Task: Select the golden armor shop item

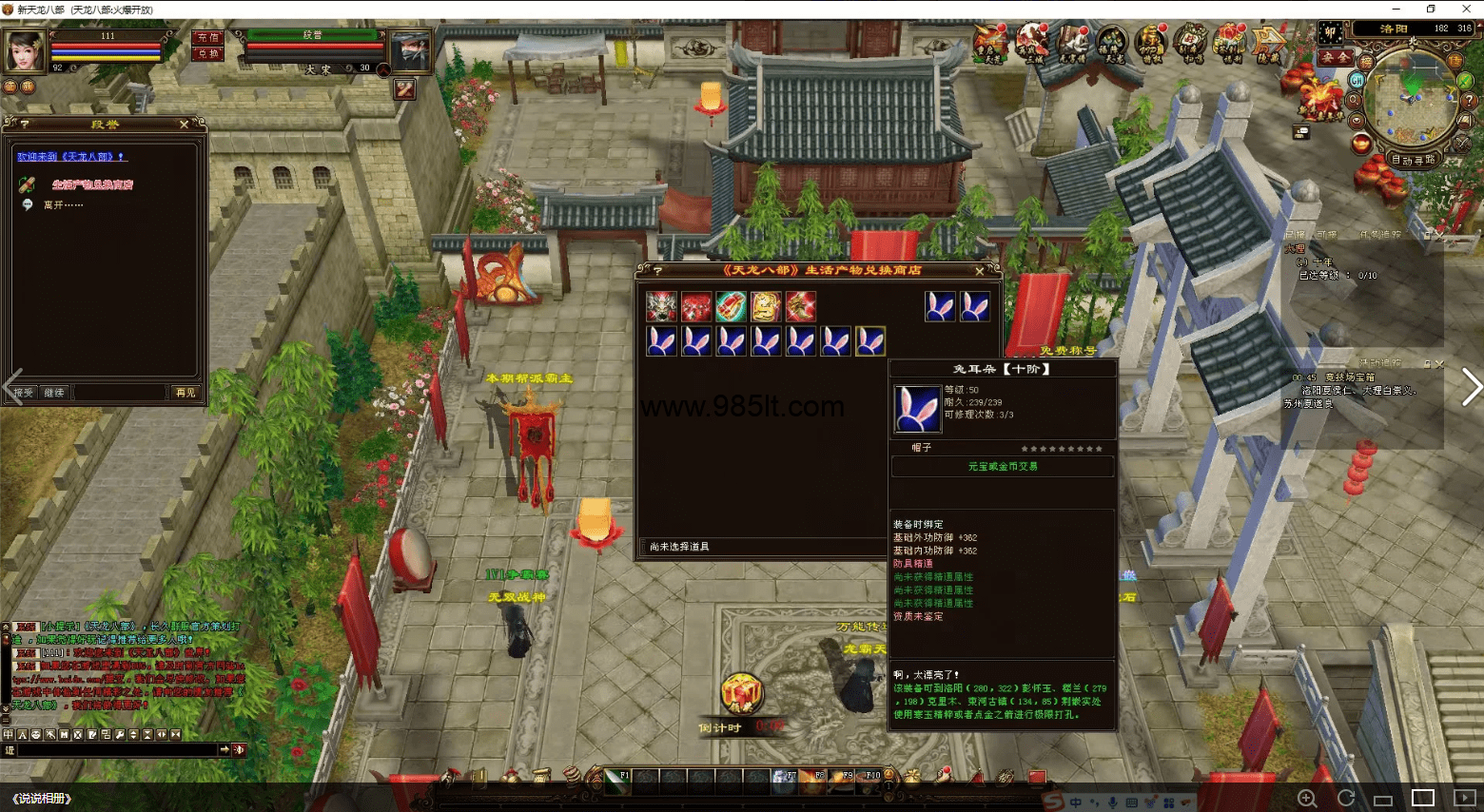Action: (x=766, y=307)
